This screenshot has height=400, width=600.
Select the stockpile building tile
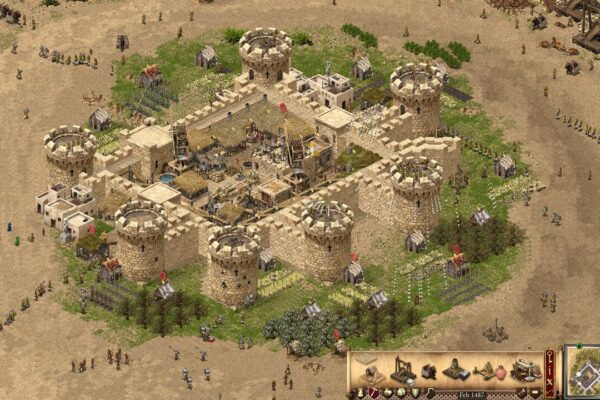pyautogui.click(x=365, y=358)
